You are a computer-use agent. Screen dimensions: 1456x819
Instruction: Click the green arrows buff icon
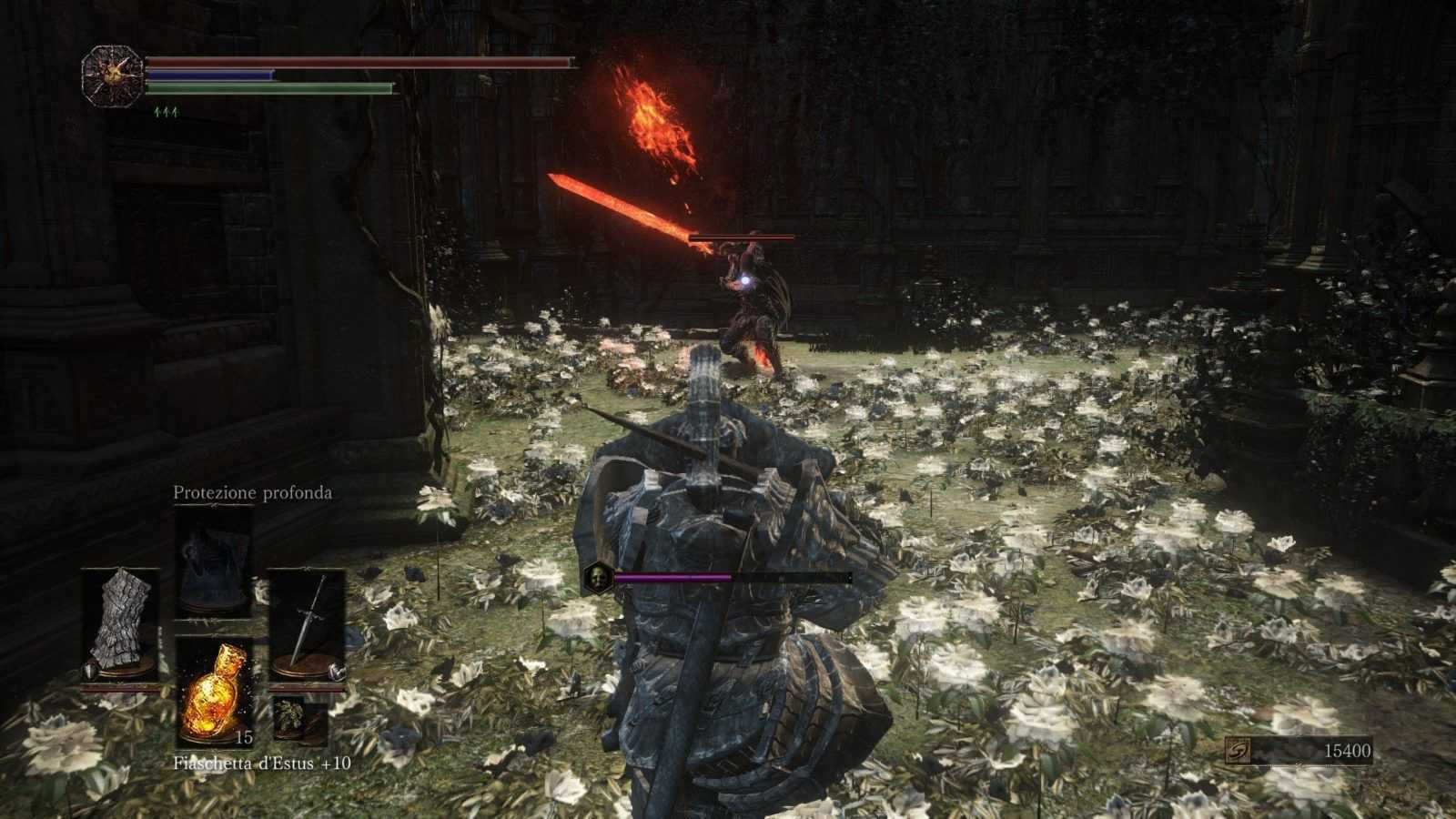point(165,112)
